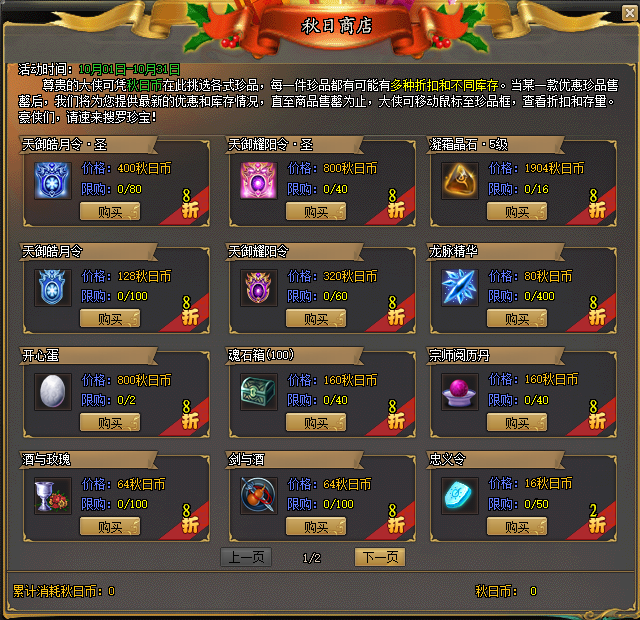Screen dimensions: 640x620
Task: Buy the 凝霜晶石·5级 gem
Action: click(517, 211)
